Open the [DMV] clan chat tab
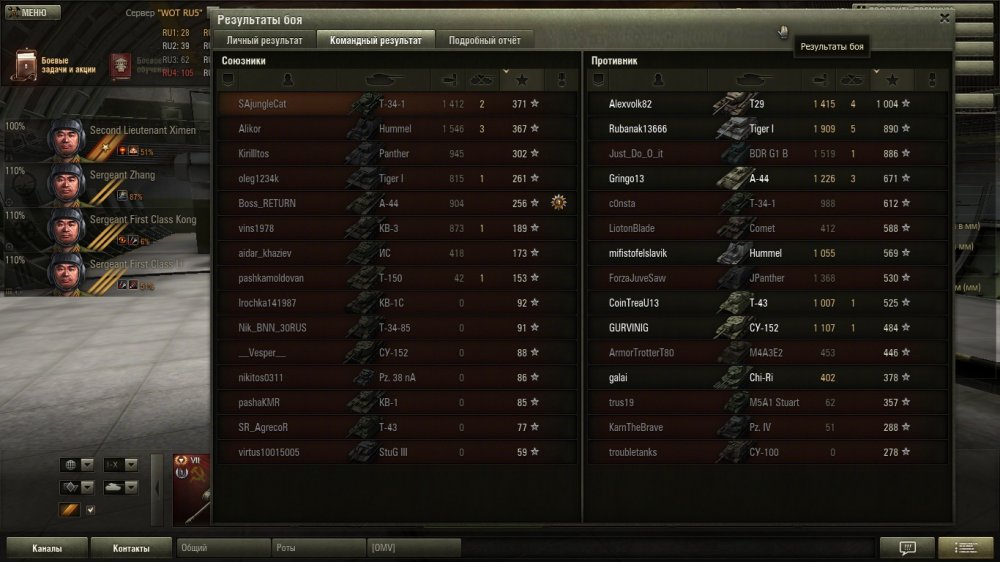1000x562 pixels. [413, 548]
